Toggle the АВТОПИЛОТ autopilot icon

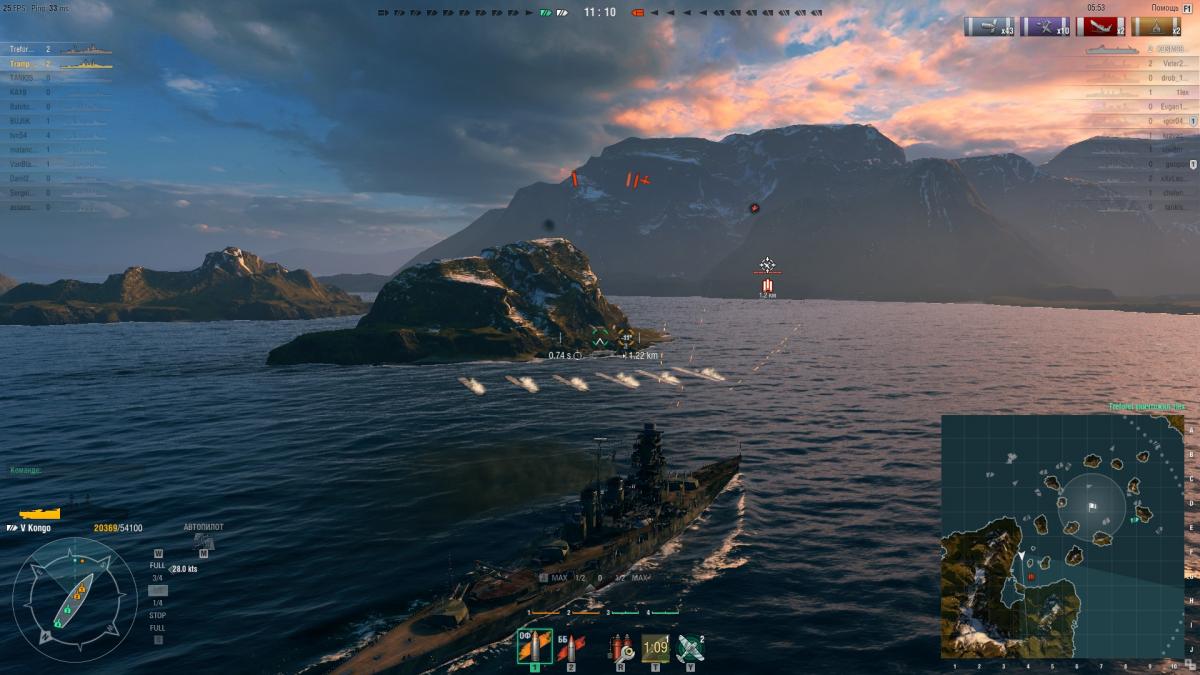click(204, 543)
